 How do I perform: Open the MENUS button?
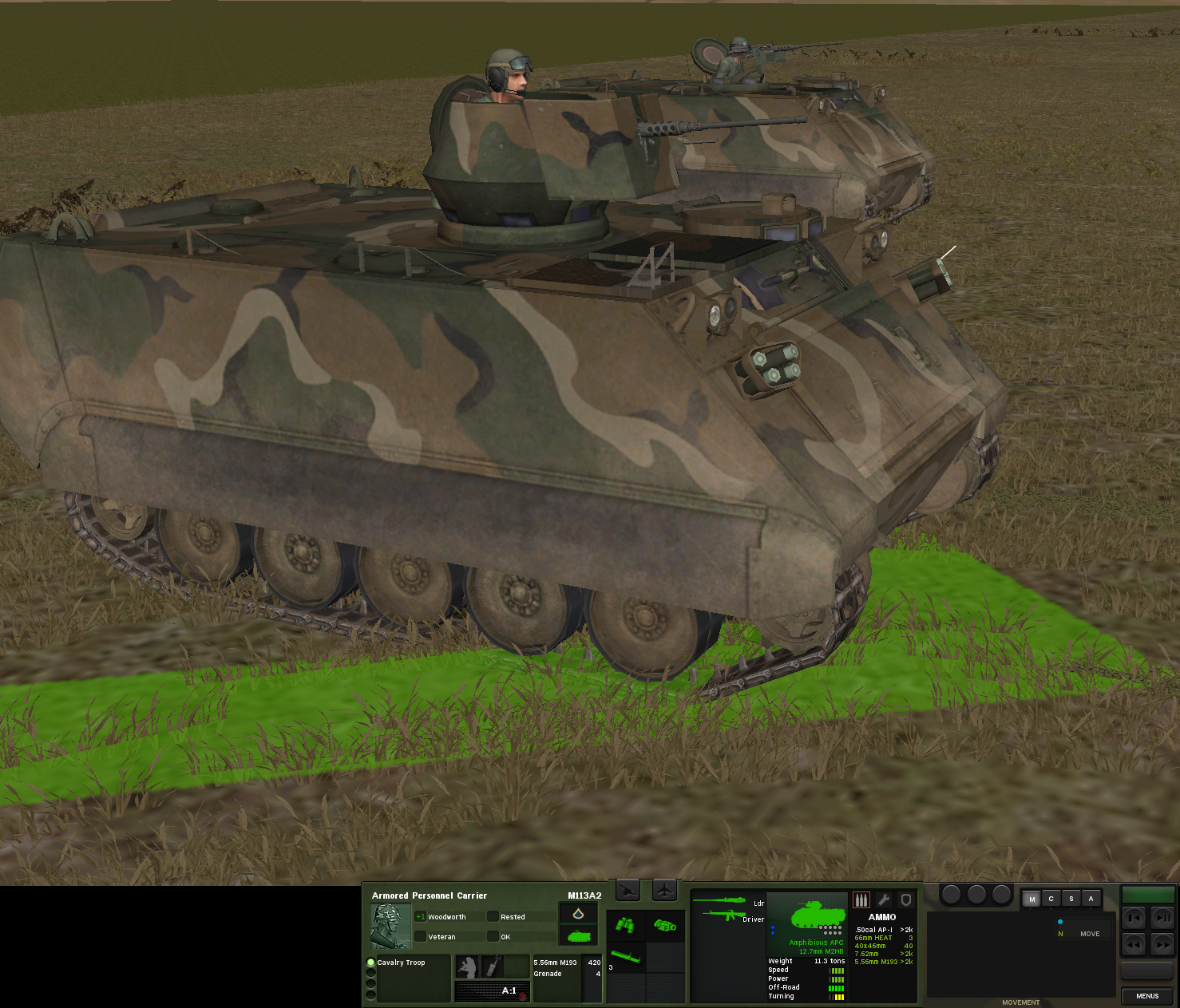pyautogui.click(x=1147, y=996)
